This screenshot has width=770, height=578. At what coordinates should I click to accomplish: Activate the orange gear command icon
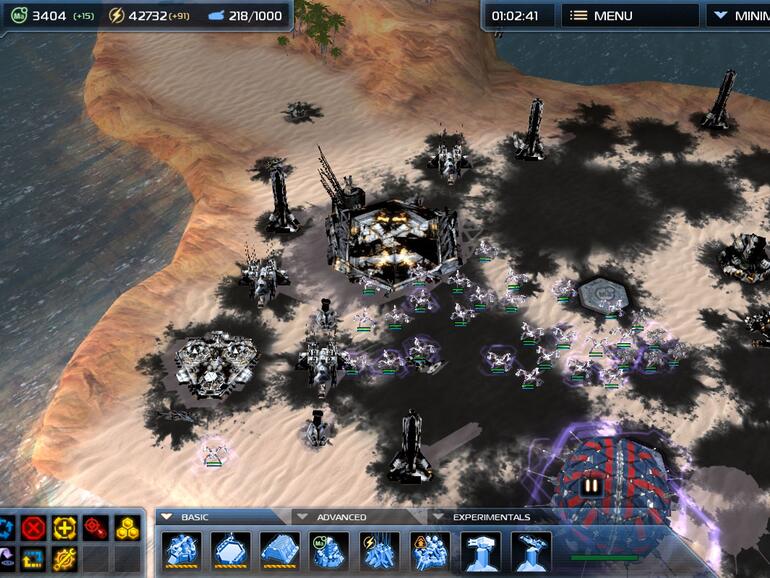point(66,558)
